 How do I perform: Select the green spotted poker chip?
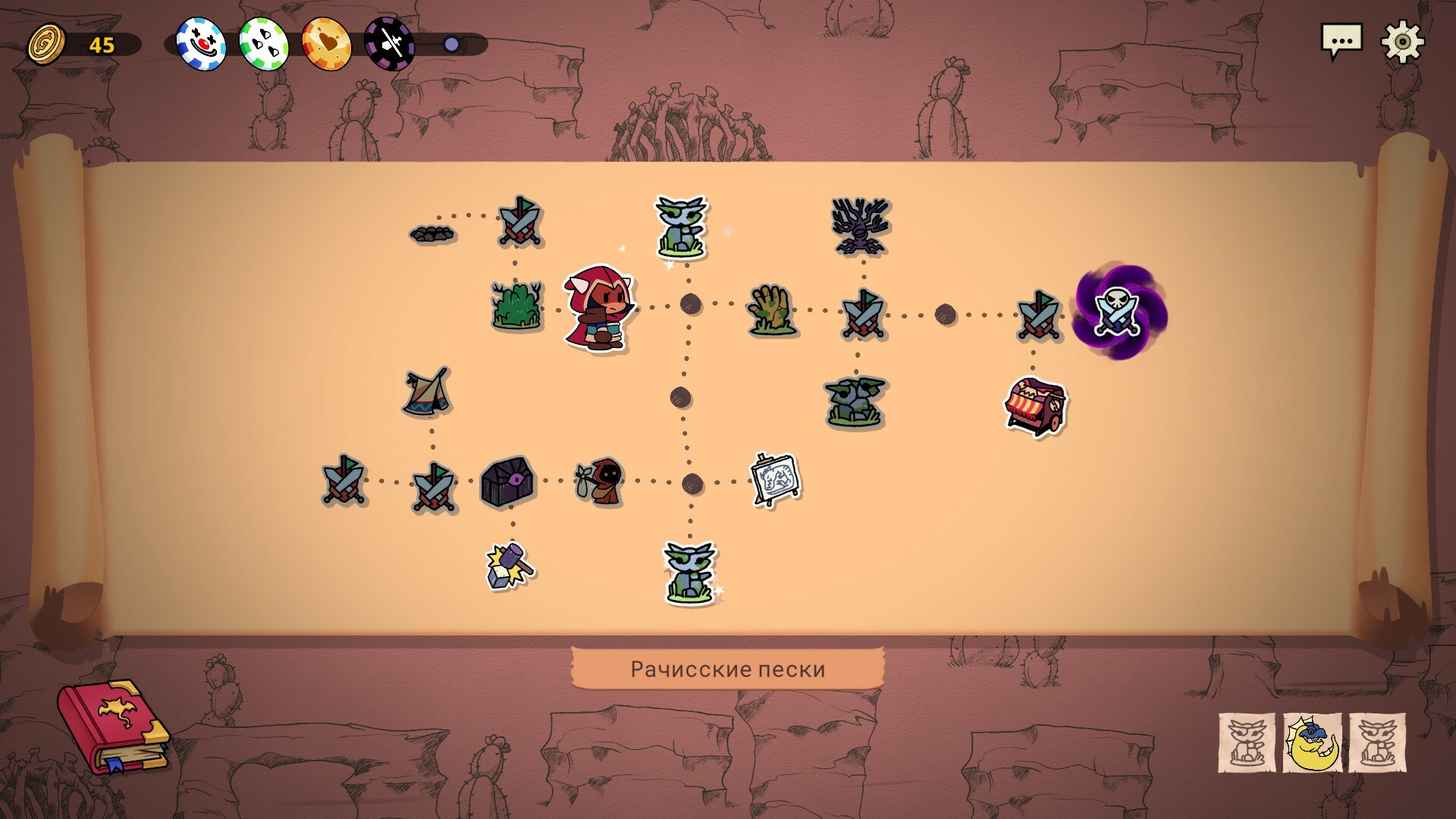[x=263, y=44]
